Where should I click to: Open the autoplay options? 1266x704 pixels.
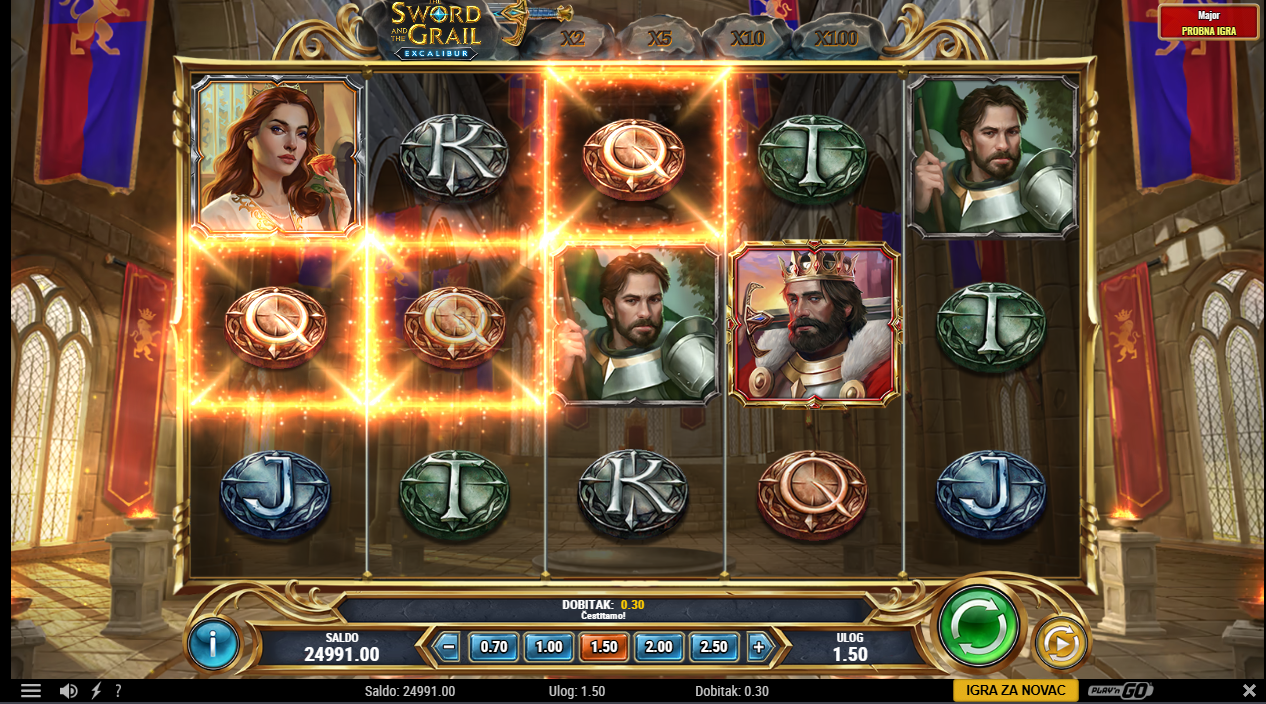point(1060,644)
